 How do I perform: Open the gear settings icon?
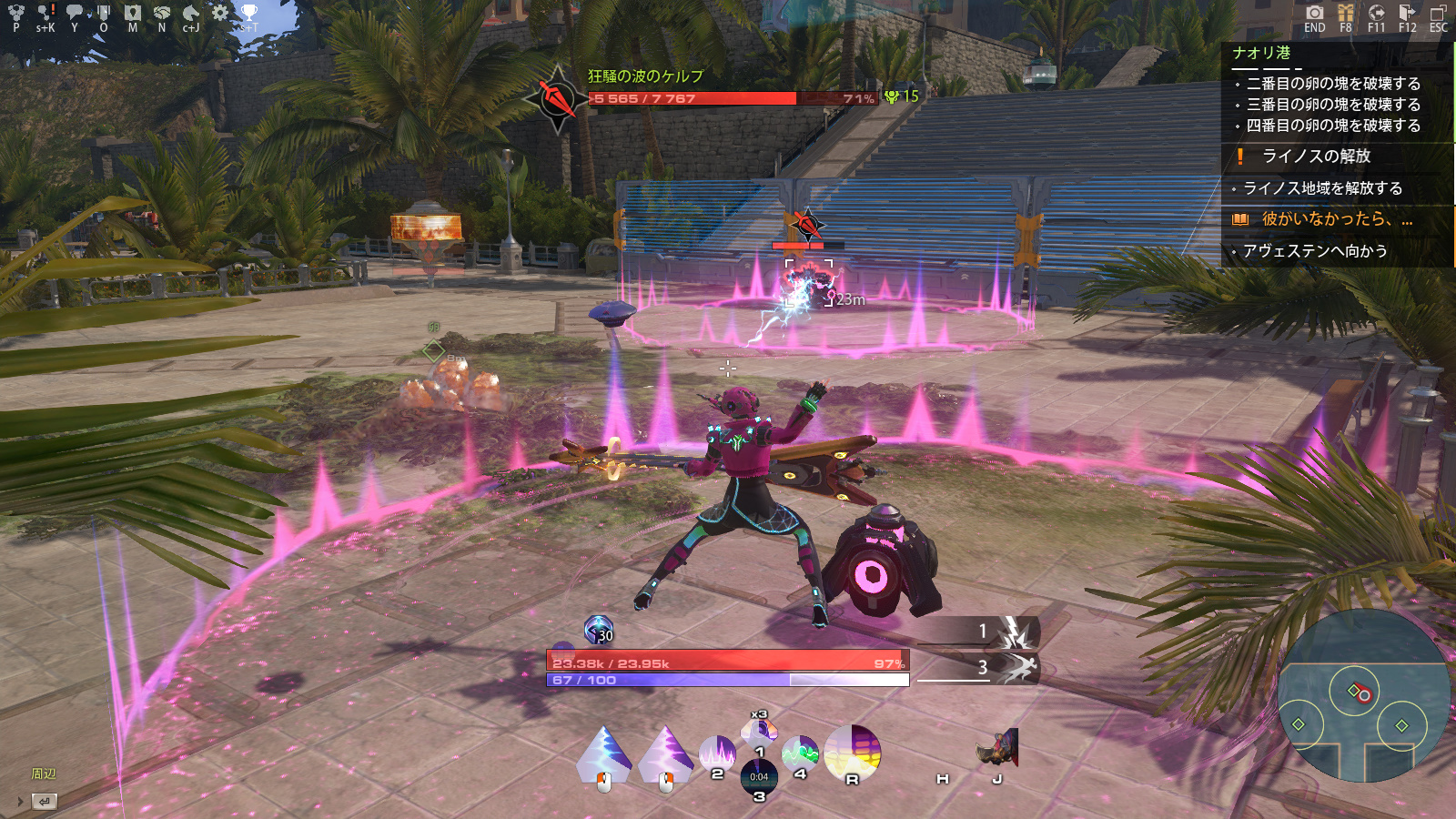pos(219,13)
